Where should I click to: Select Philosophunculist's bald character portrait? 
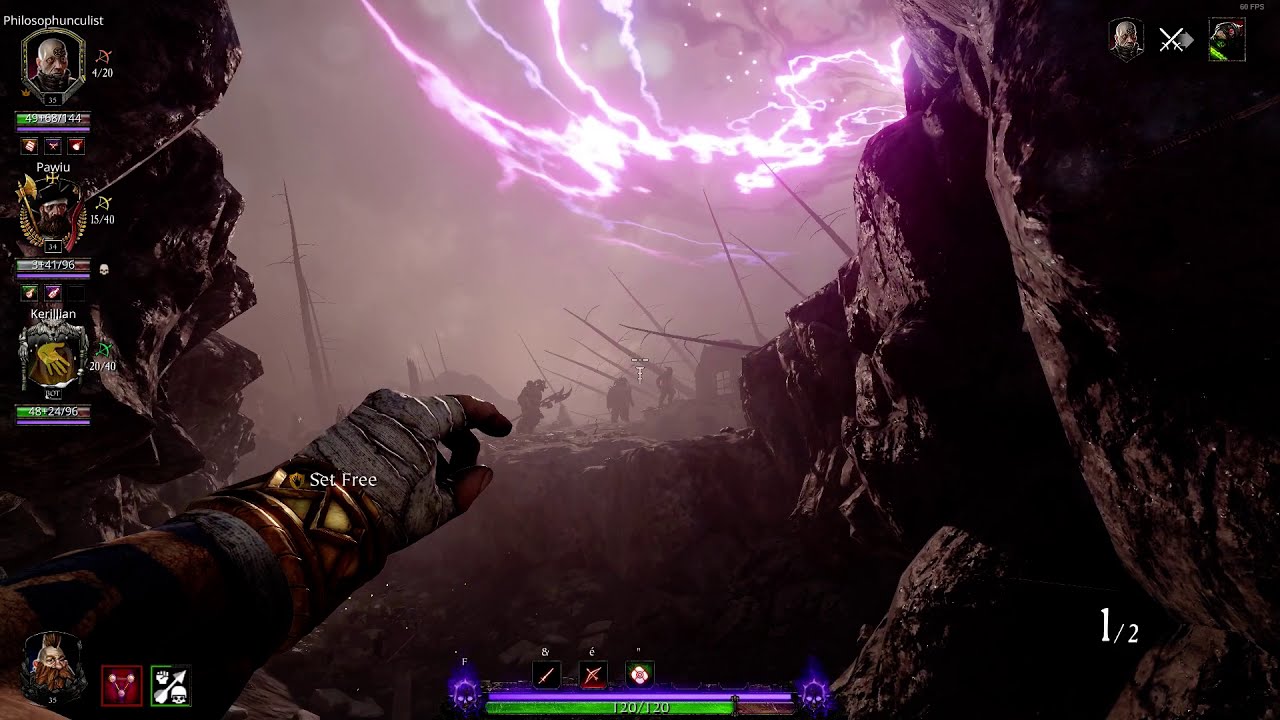(x=53, y=63)
